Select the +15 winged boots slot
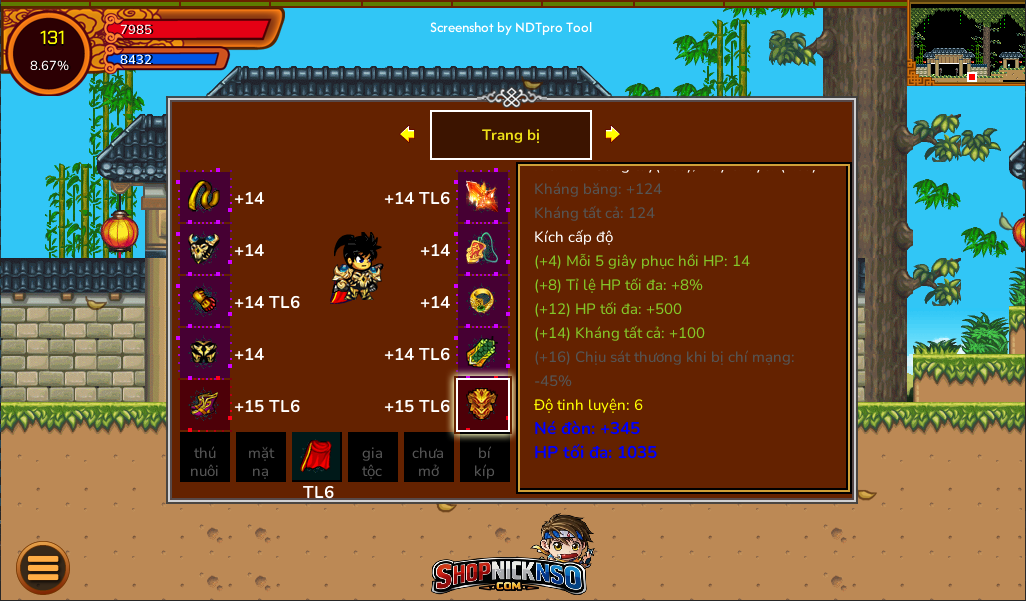 point(205,406)
